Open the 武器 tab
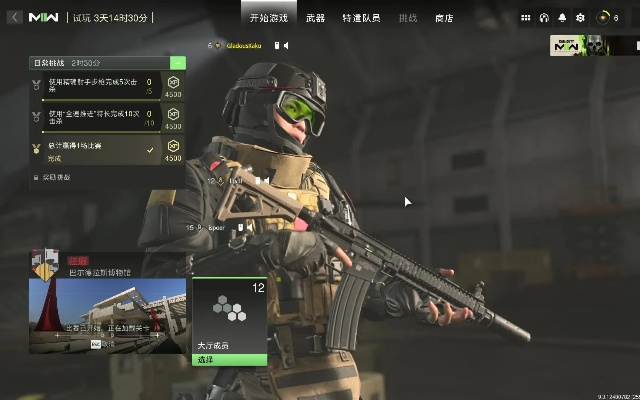The image size is (640, 400). pyautogui.click(x=314, y=18)
